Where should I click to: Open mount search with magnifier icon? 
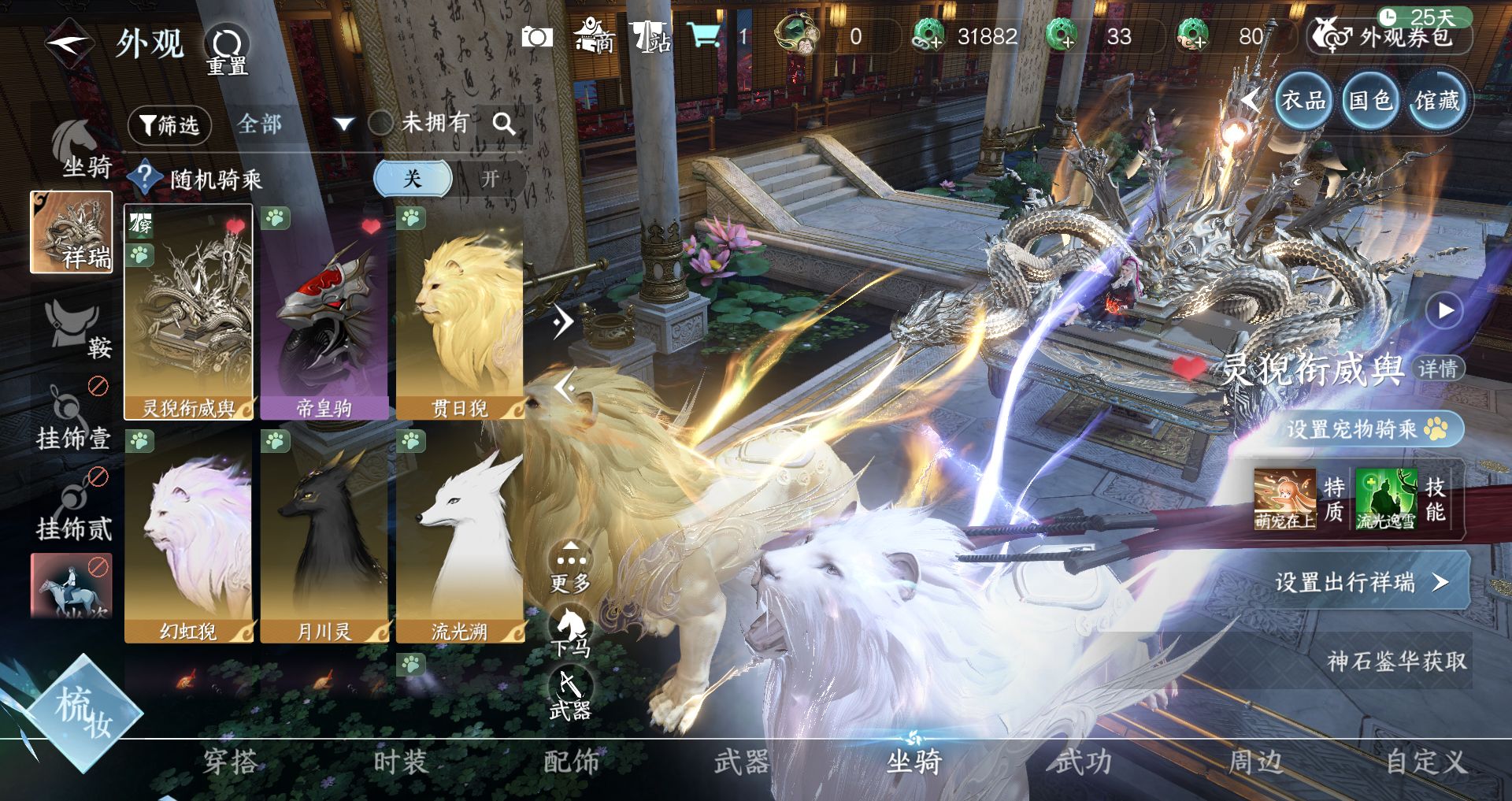tap(504, 124)
